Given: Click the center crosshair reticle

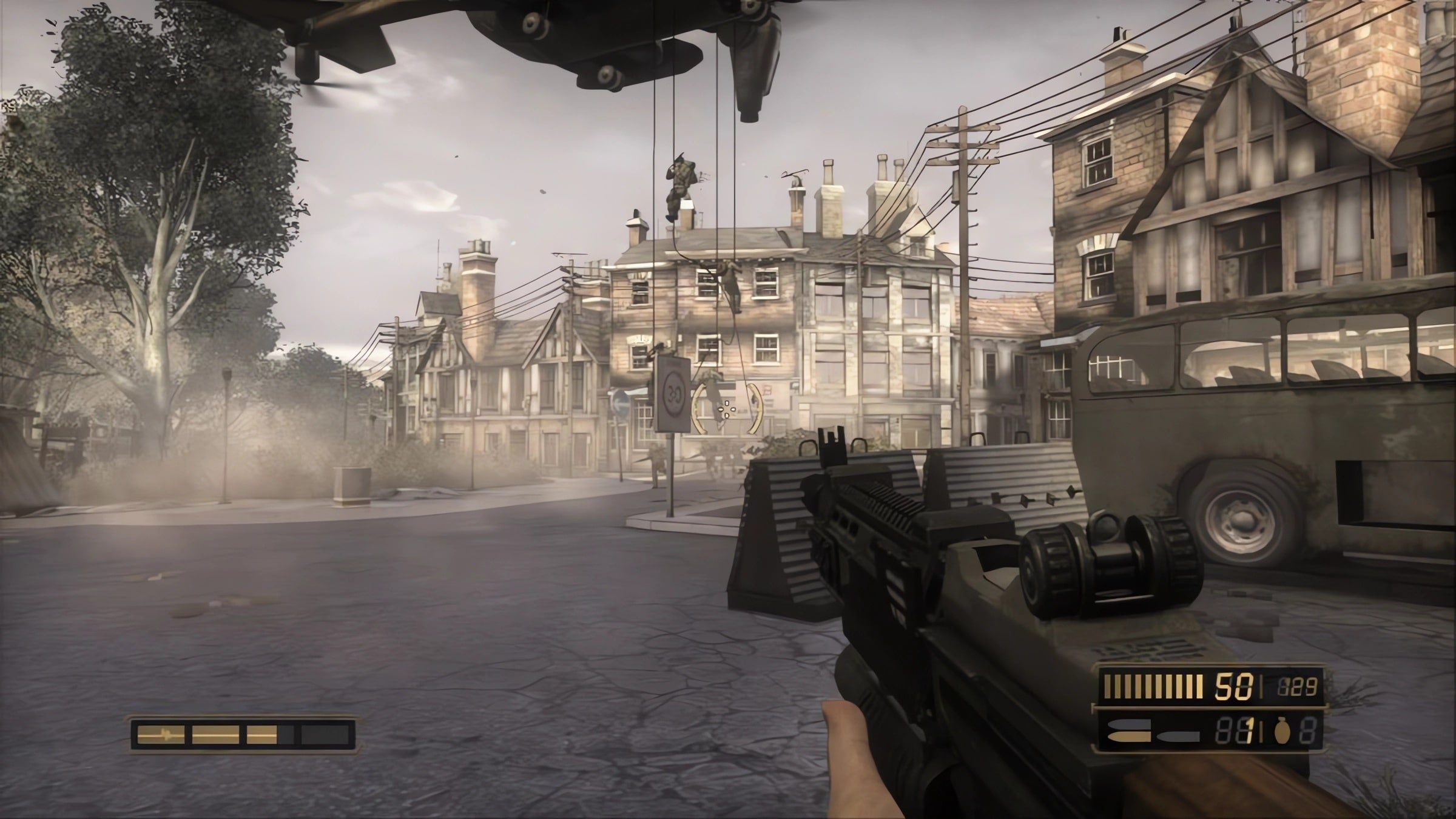Looking at the screenshot, I should [726, 411].
